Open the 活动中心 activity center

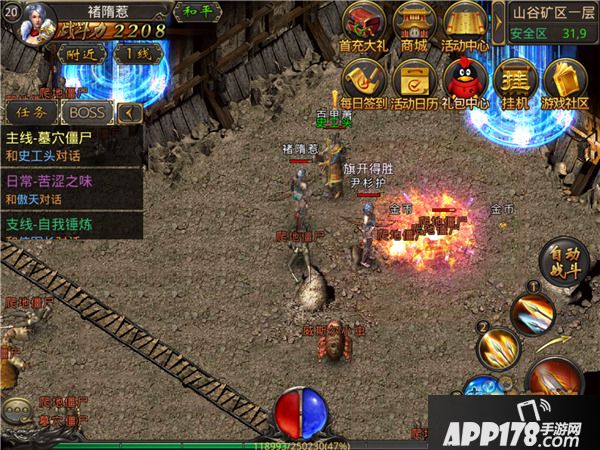click(x=464, y=23)
